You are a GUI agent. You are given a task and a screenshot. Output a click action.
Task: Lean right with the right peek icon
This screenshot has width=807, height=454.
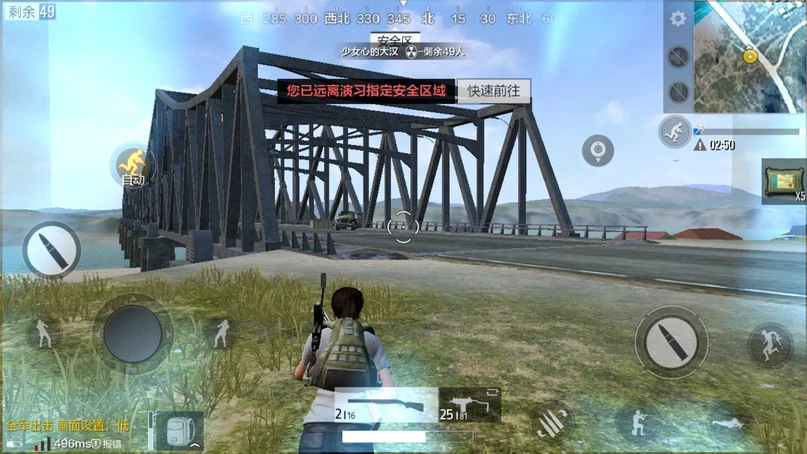click(220, 333)
